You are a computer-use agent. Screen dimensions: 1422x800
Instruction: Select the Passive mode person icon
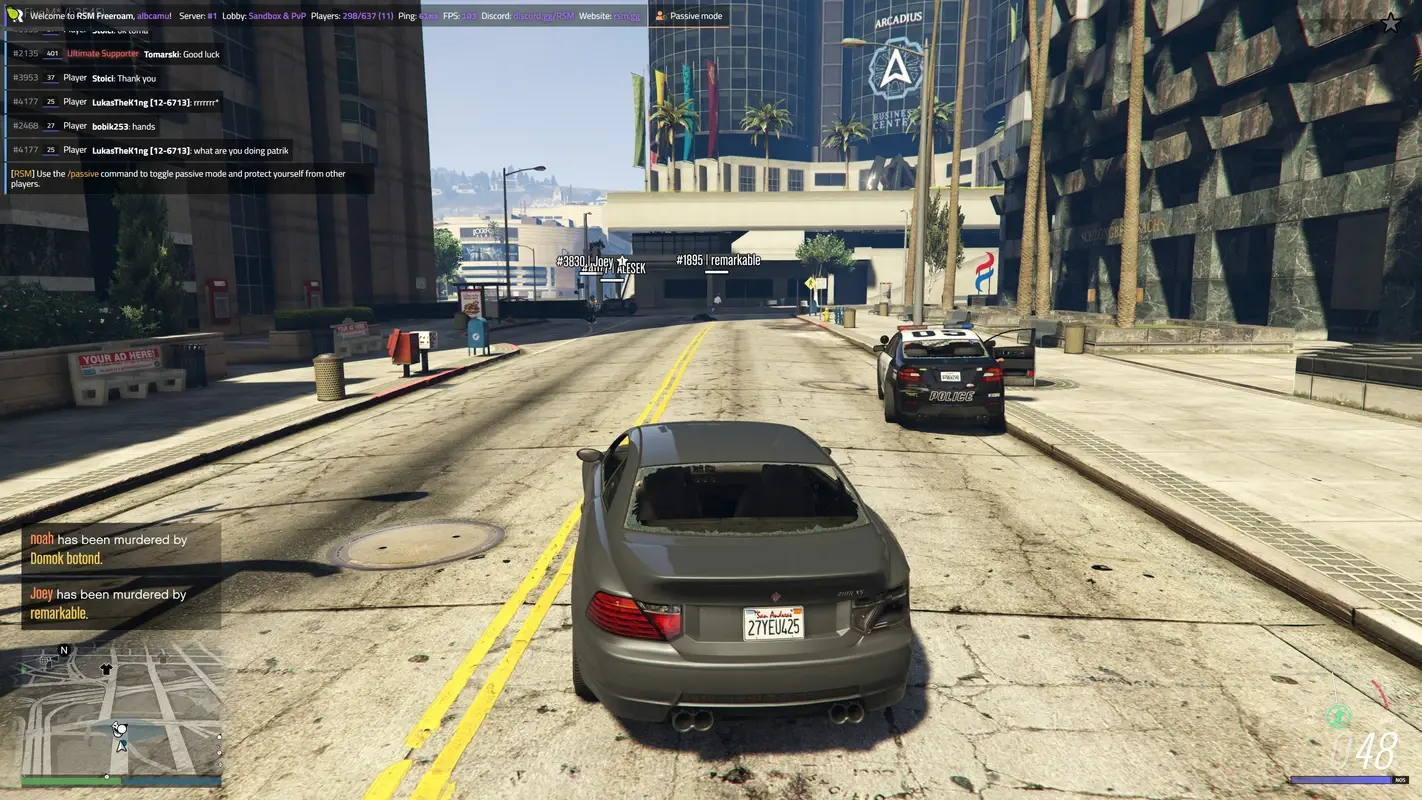tap(659, 15)
